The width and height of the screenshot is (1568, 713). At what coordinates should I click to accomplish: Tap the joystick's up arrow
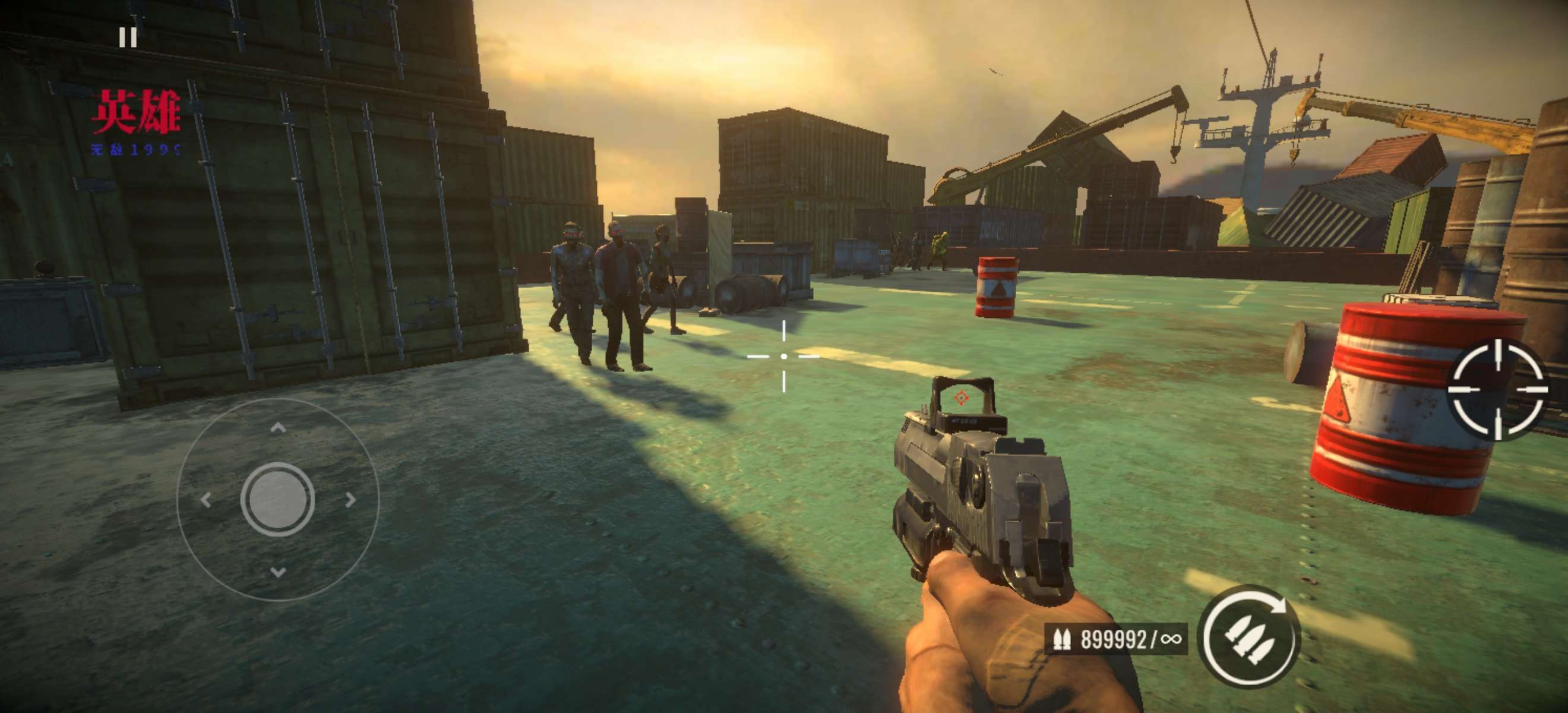pos(278,428)
